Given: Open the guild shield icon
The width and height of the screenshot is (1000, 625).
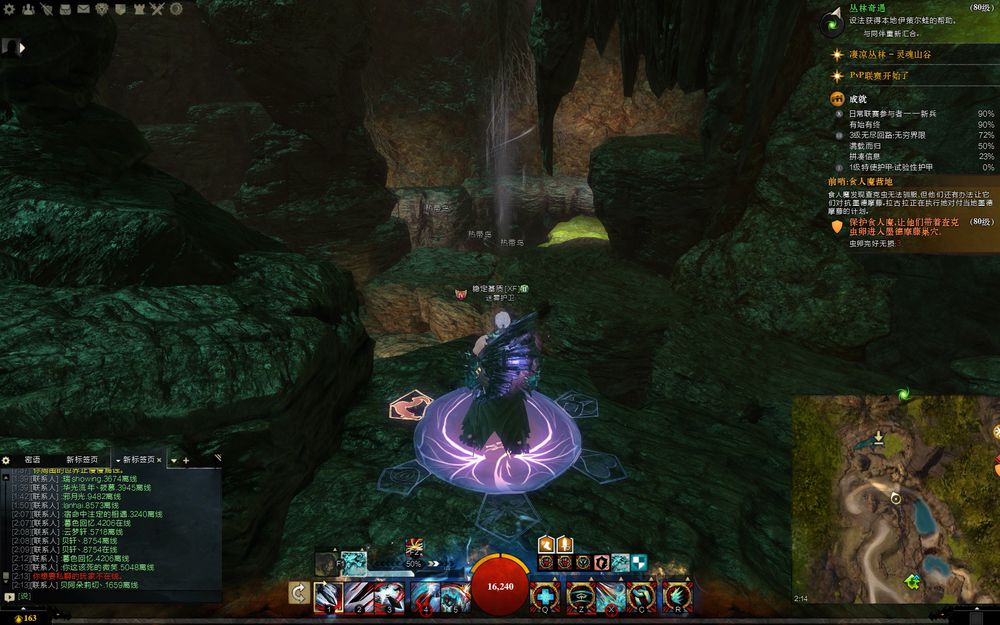Looking at the screenshot, I should coord(119,9).
